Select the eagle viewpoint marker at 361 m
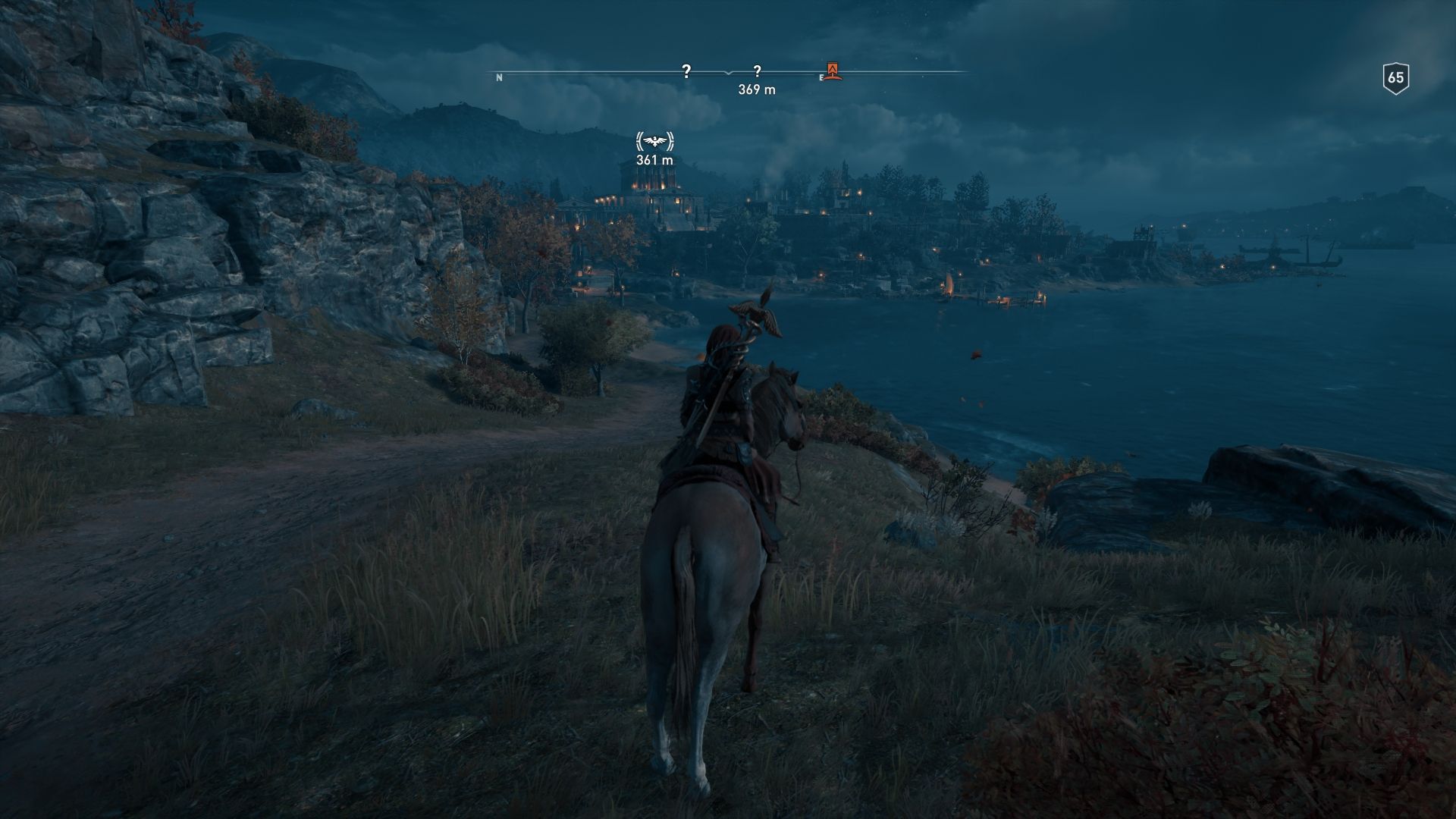 pyautogui.click(x=655, y=142)
